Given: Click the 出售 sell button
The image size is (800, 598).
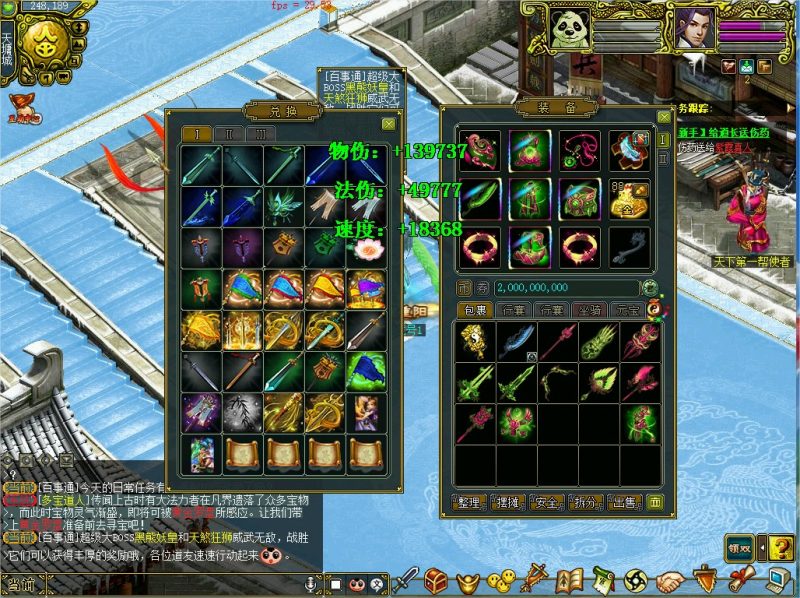Looking at the screenshot, I should tap(624, 502).
